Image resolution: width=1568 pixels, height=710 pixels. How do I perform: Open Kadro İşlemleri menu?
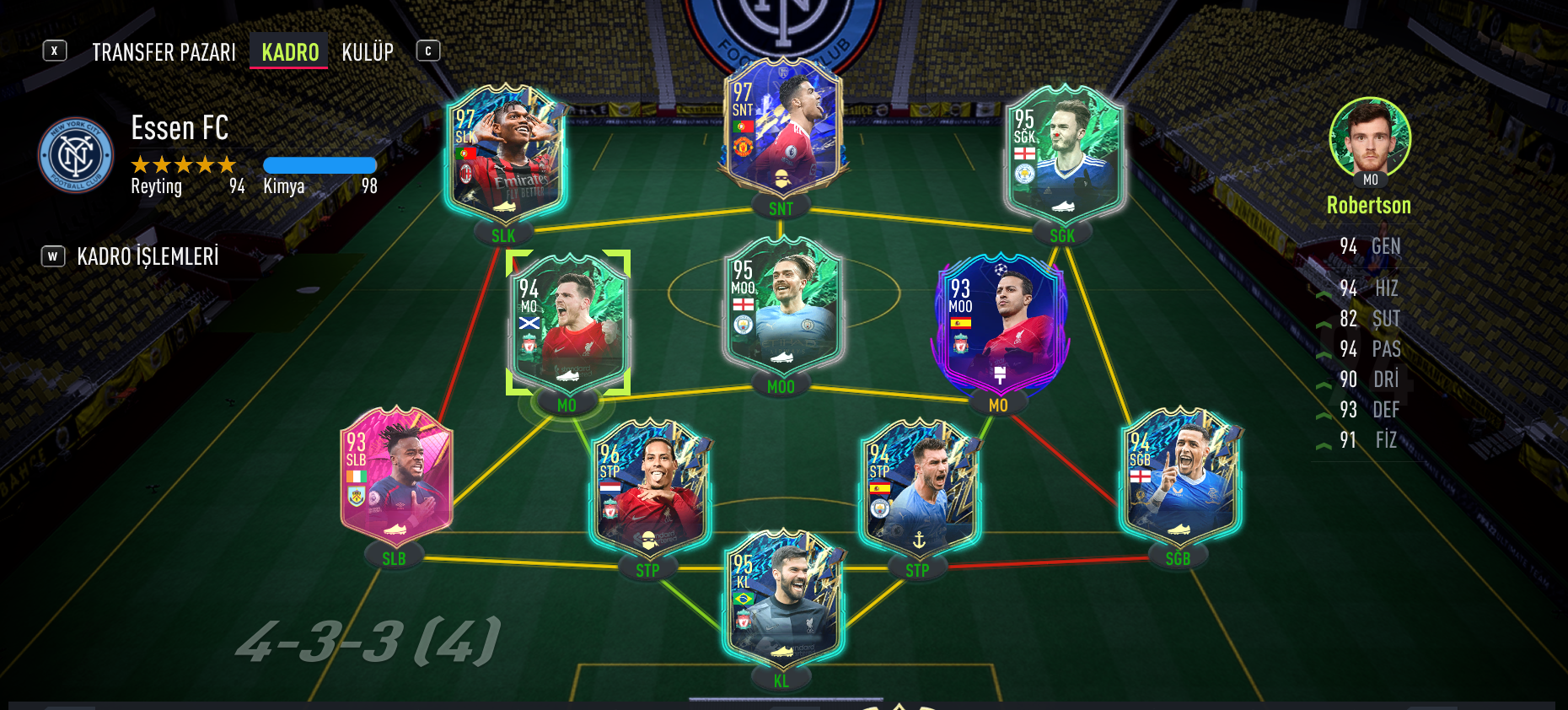click(147, 256)
